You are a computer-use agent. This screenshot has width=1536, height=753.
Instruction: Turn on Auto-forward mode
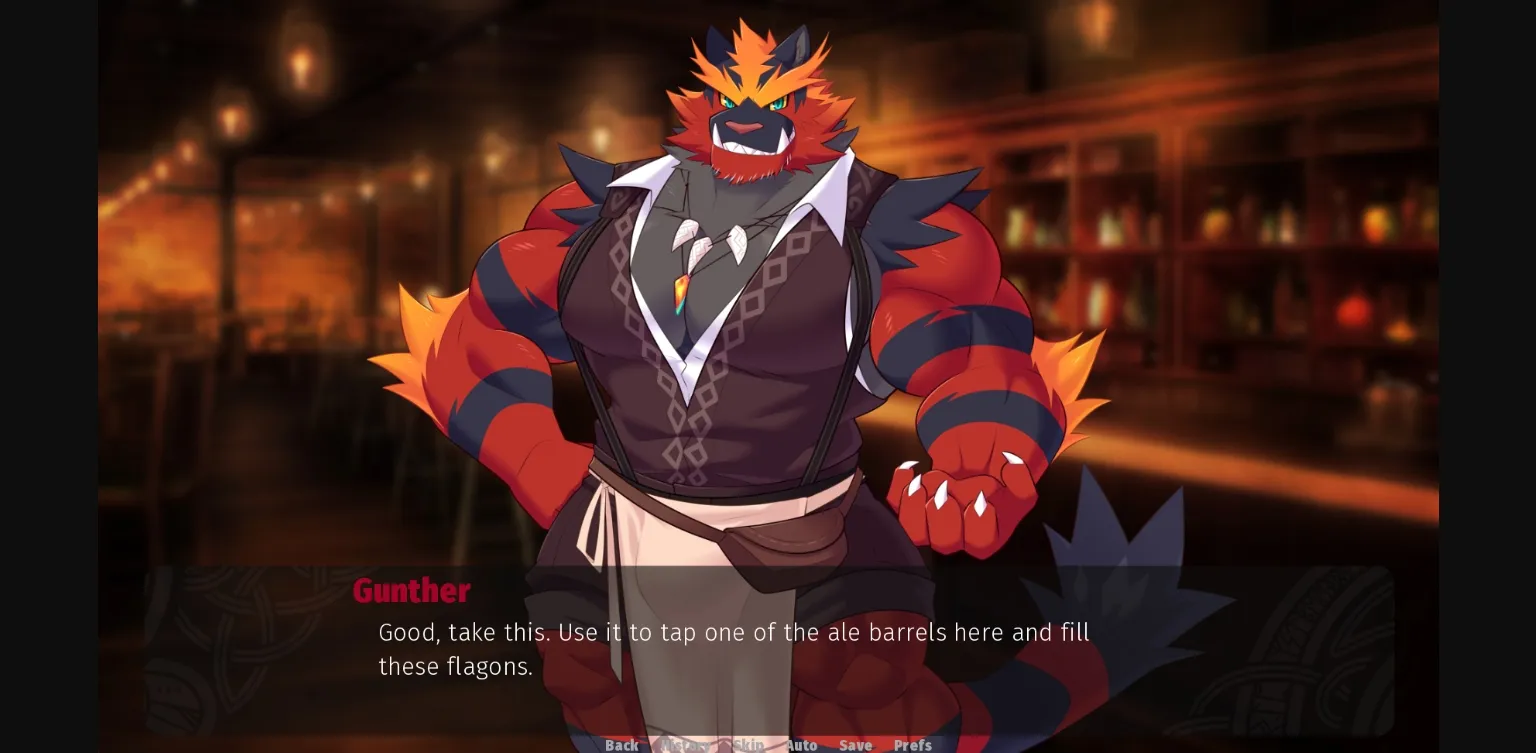tap(801, 745)
